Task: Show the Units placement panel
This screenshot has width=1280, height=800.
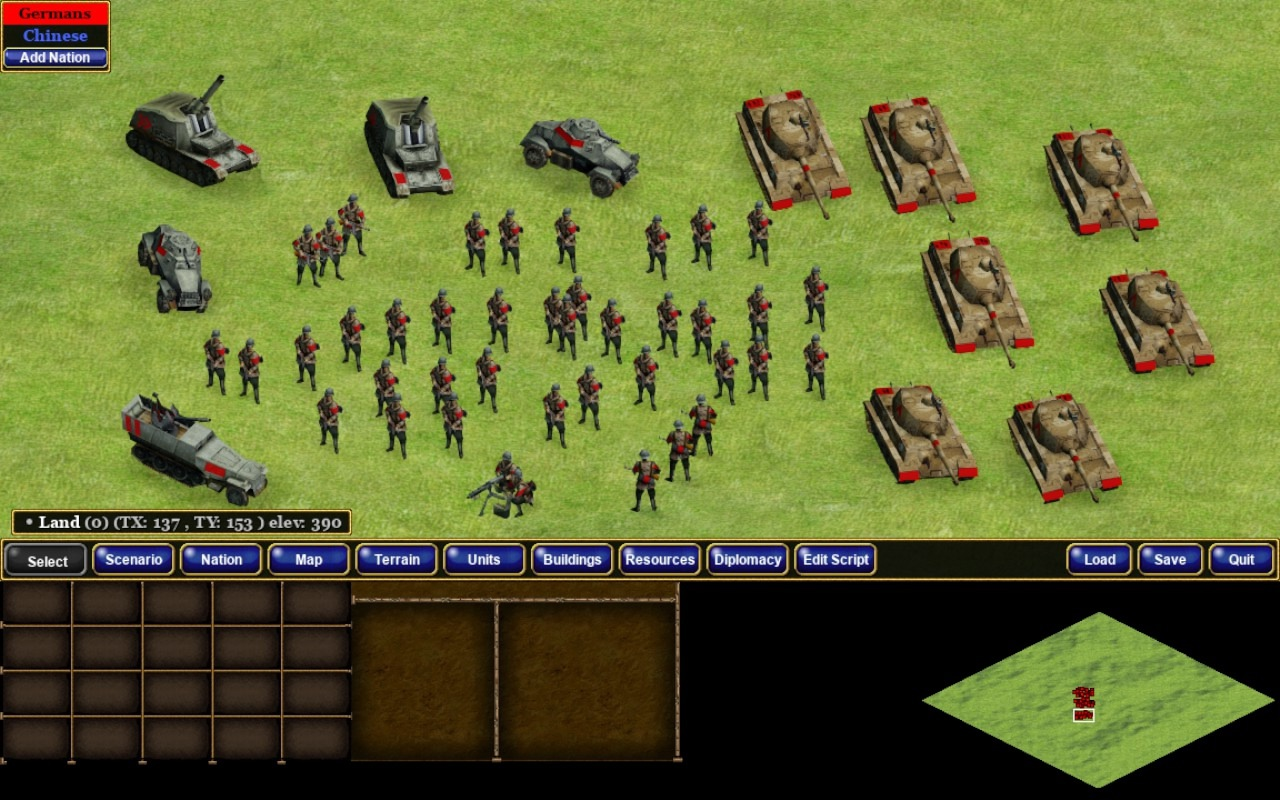Action: 484,559
